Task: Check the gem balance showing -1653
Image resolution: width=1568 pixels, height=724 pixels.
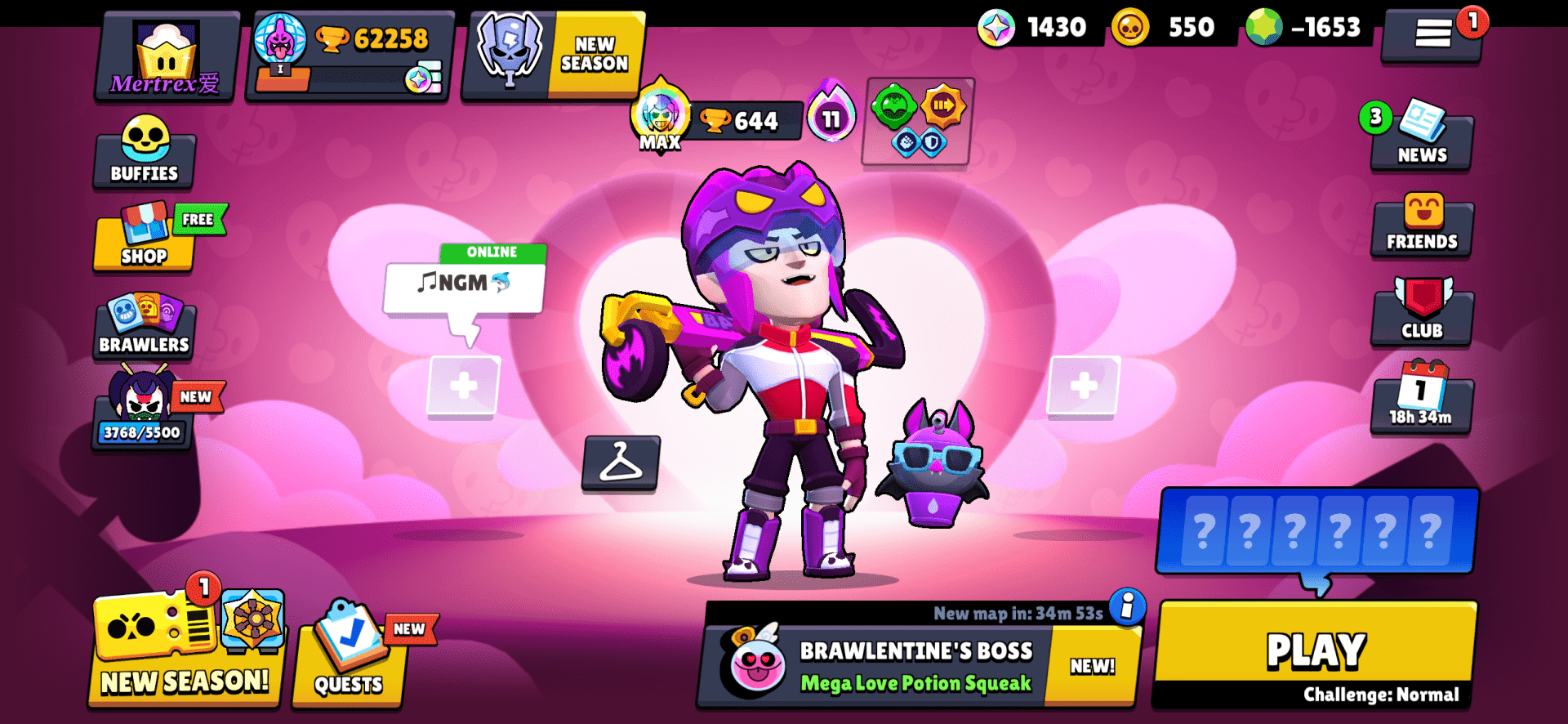Action: [1307, 27]
